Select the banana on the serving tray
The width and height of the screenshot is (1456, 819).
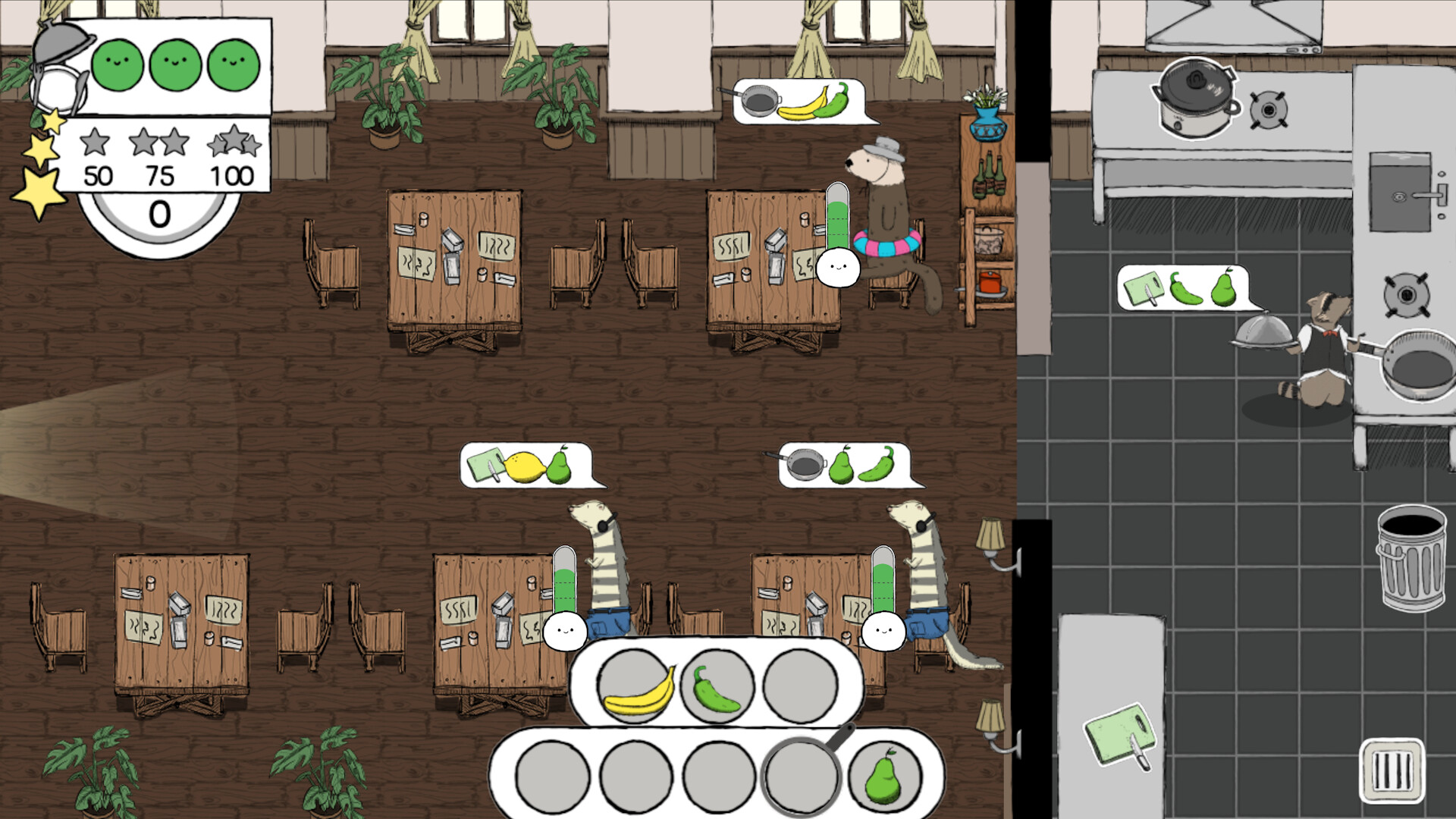tap(639, 694)
